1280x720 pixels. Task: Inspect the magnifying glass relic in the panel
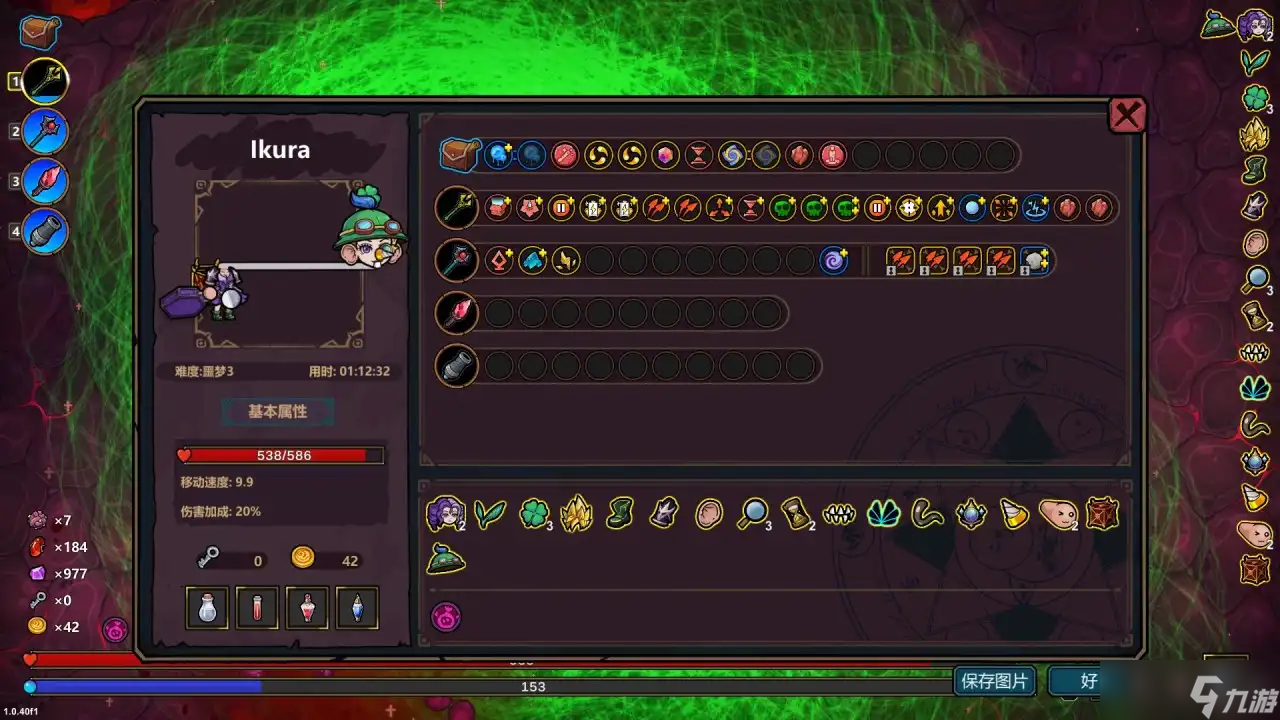(751, 514)
